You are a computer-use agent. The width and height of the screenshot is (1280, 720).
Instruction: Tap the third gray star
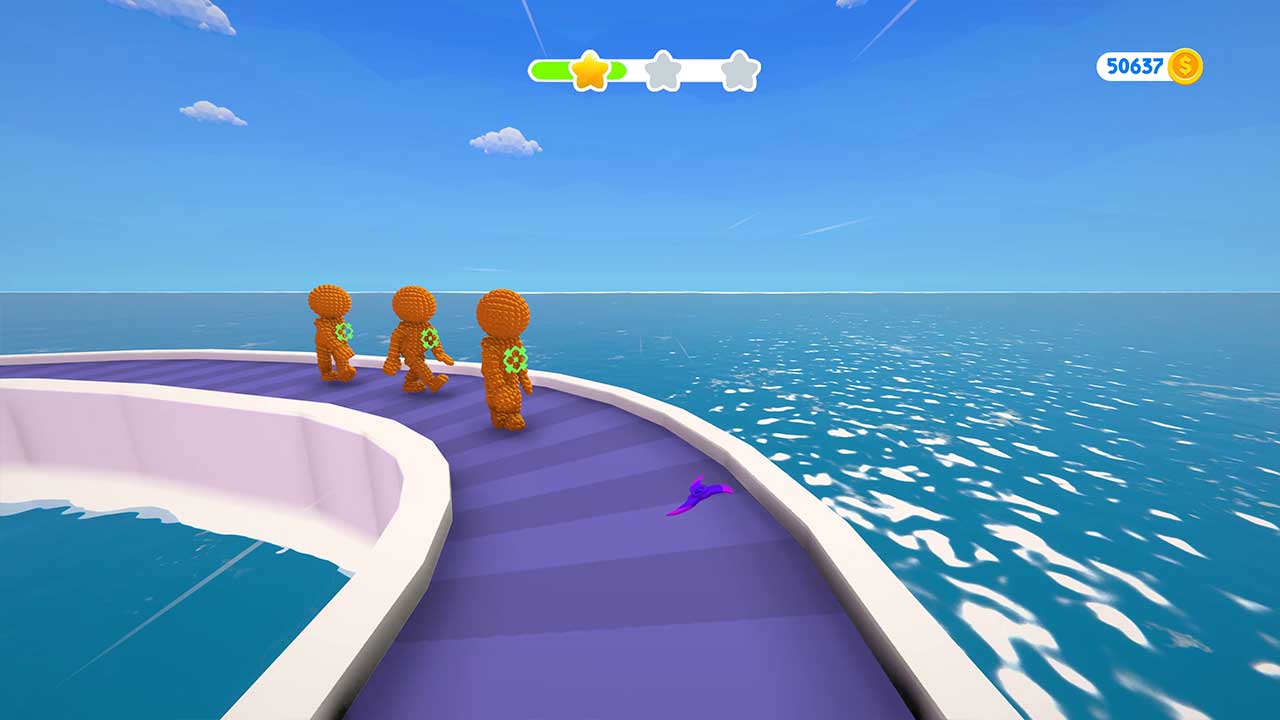click(737, 70)
